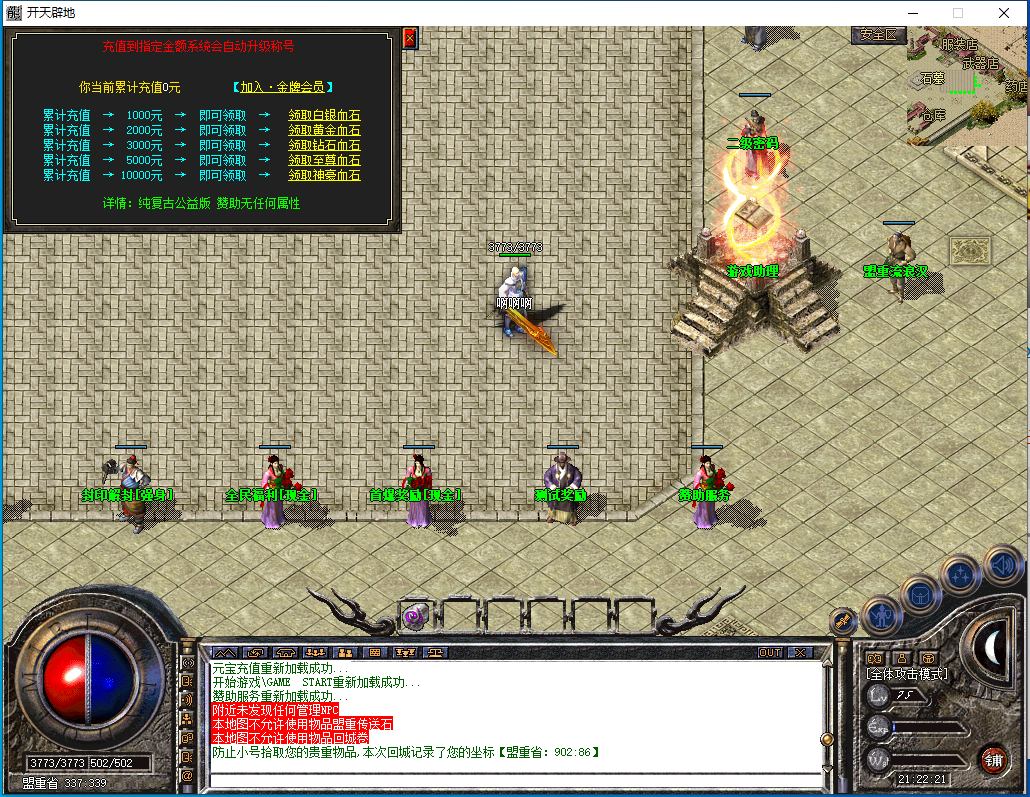Claim the 领取白银血石 reward

pos(324,116)
